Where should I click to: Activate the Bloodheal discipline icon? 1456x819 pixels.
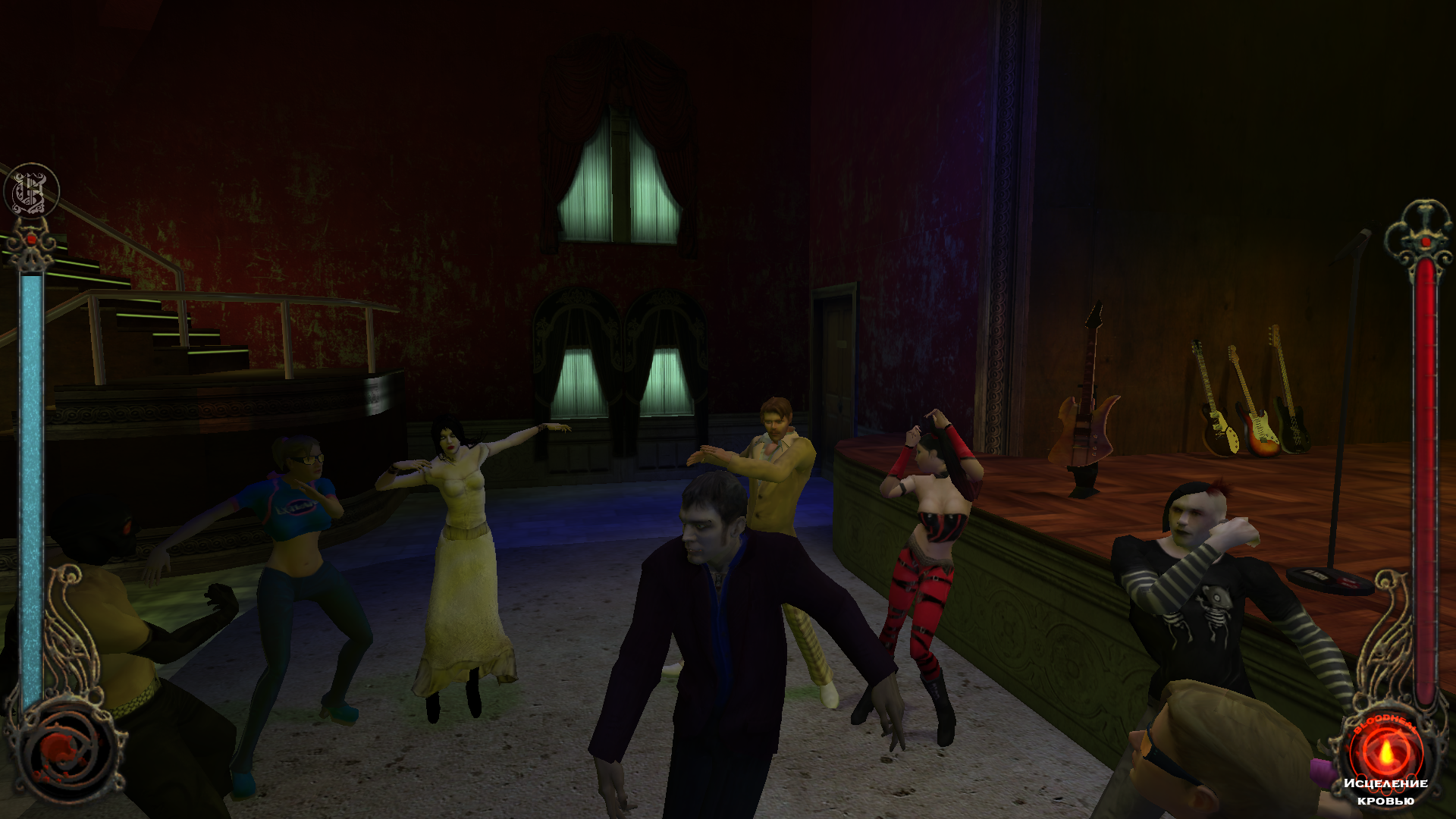(x=1385, y=750)
